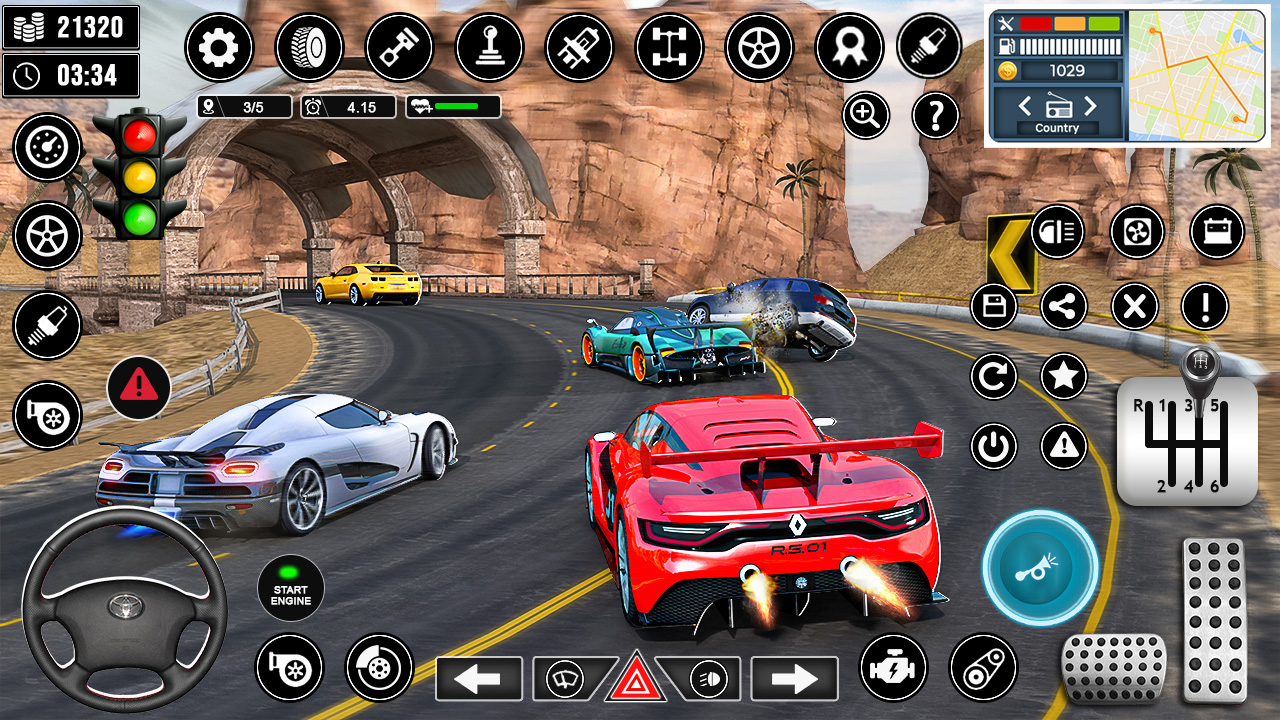Click the share icon
The height and width of the screenshot is (720, 1280).
(x=1064, y=306)
